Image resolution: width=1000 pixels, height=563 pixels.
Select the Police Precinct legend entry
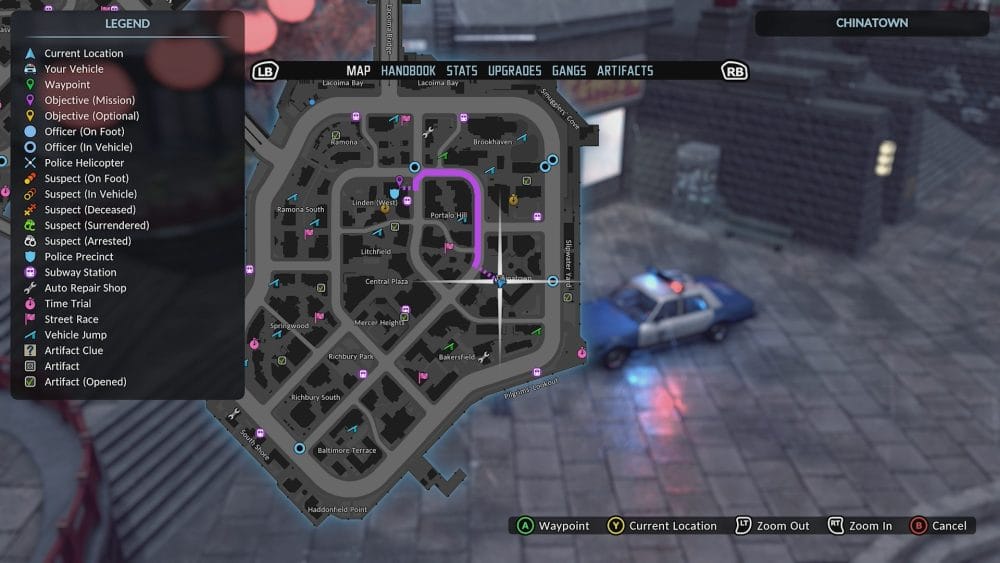(x=80, y=257)
